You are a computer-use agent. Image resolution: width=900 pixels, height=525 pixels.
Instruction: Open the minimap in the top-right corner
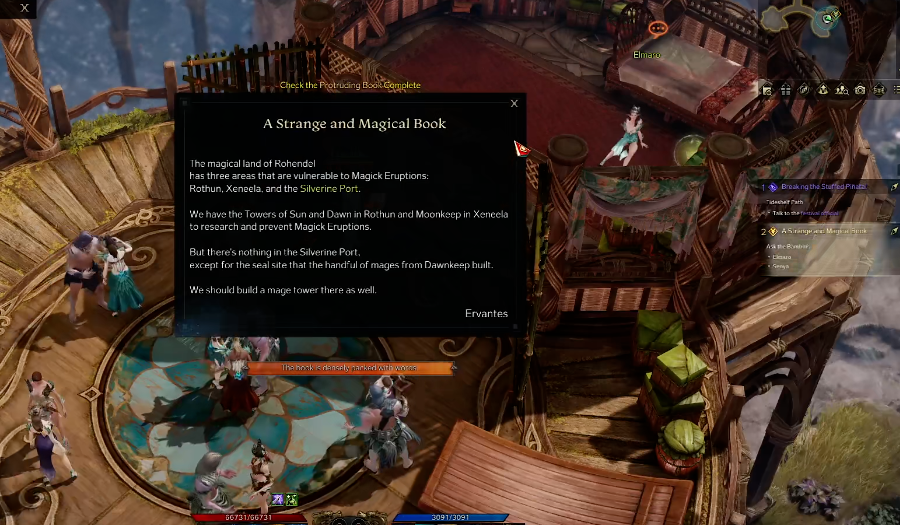pyautogui.click(x=810, y=20)
